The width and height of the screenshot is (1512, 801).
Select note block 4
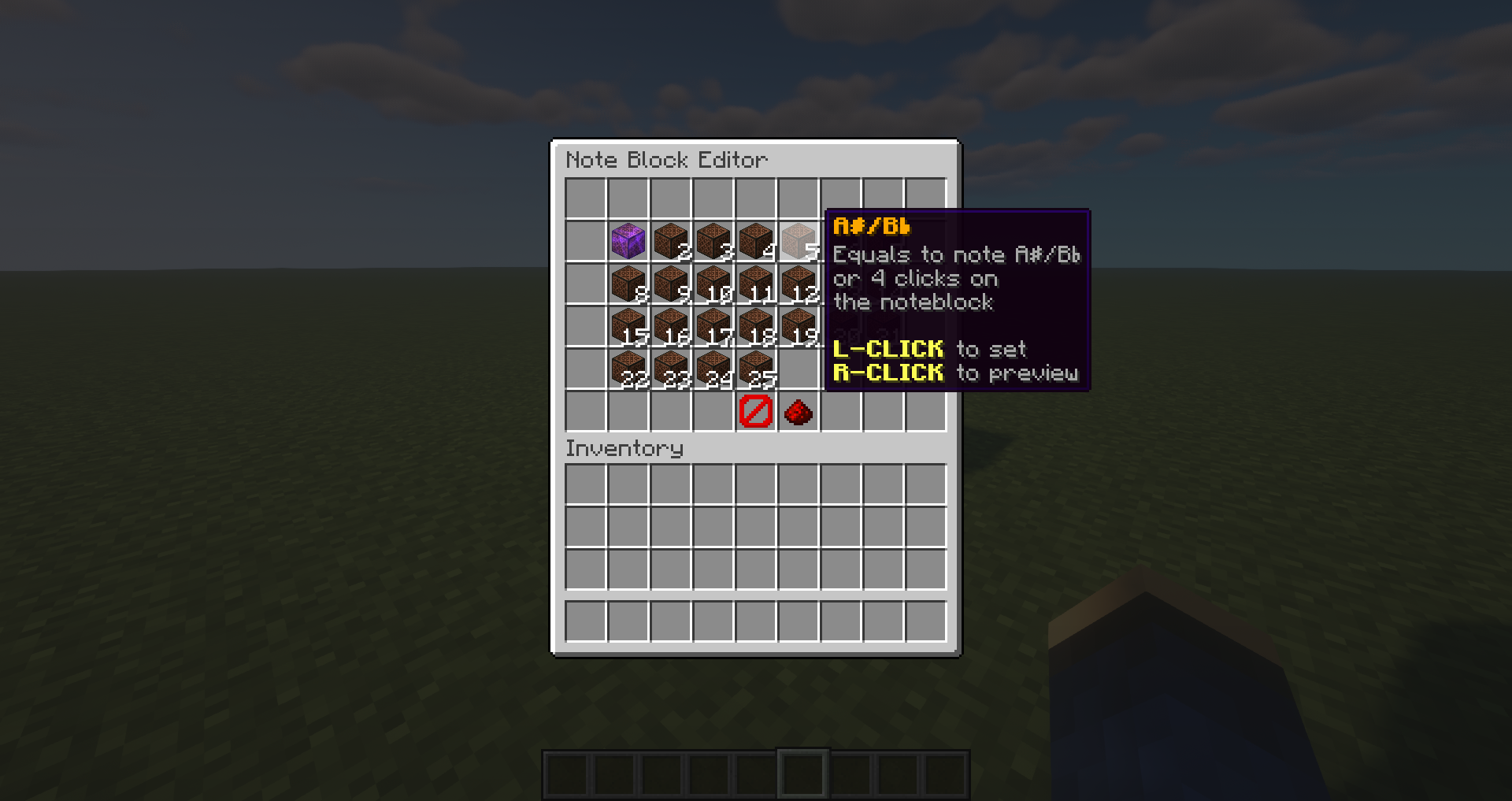pos(755,240)
